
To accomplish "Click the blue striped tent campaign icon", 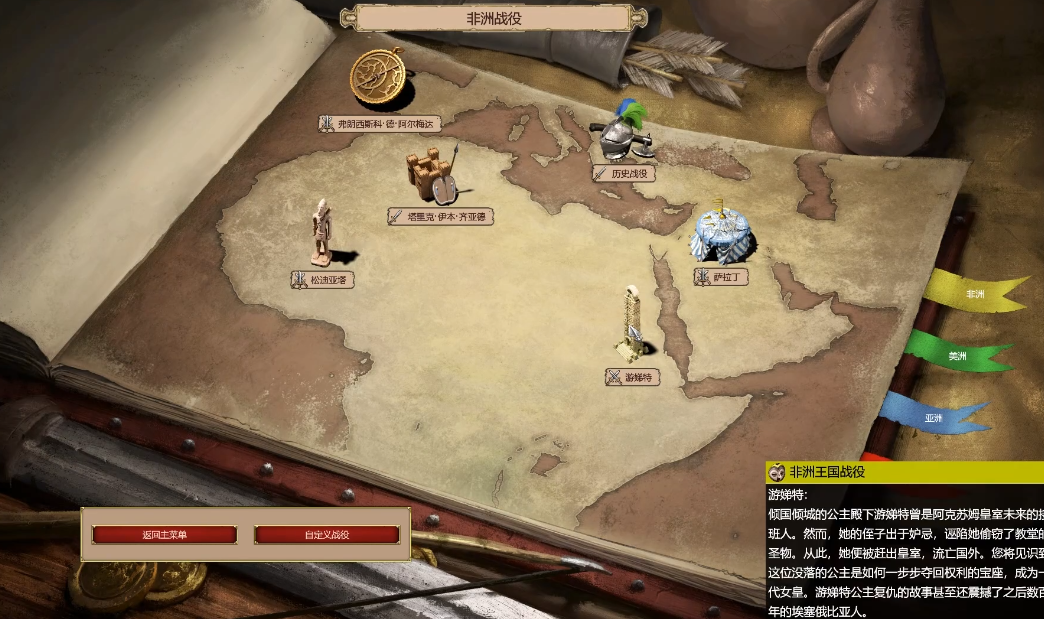I will click(x=723, y=235).
